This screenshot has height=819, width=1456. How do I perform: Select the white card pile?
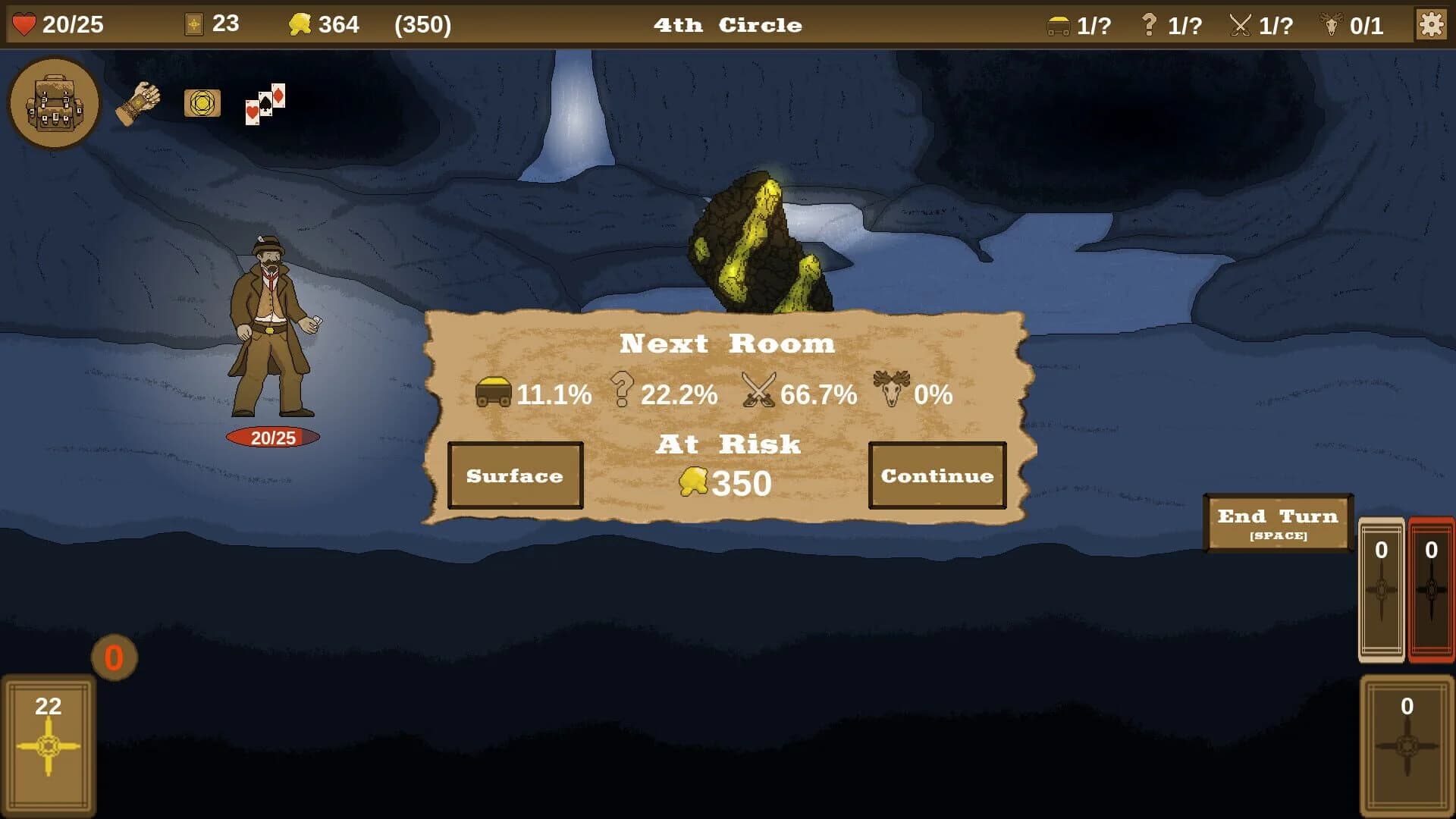pyautogui.click(x=1380, y=588)
